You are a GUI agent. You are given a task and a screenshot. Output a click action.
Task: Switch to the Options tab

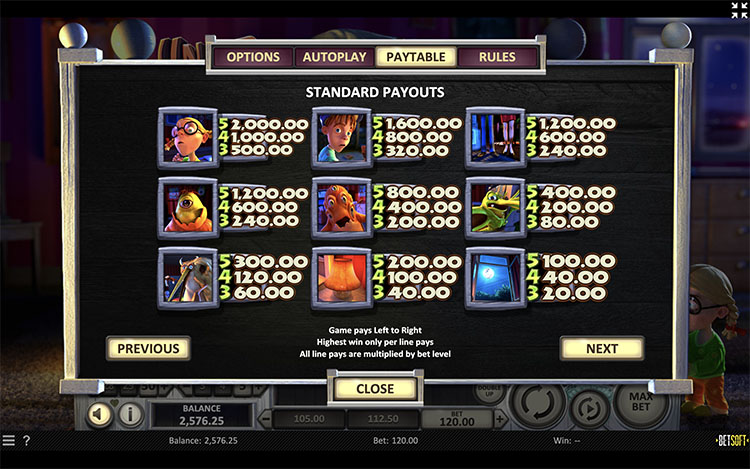(x=253, y=57)
